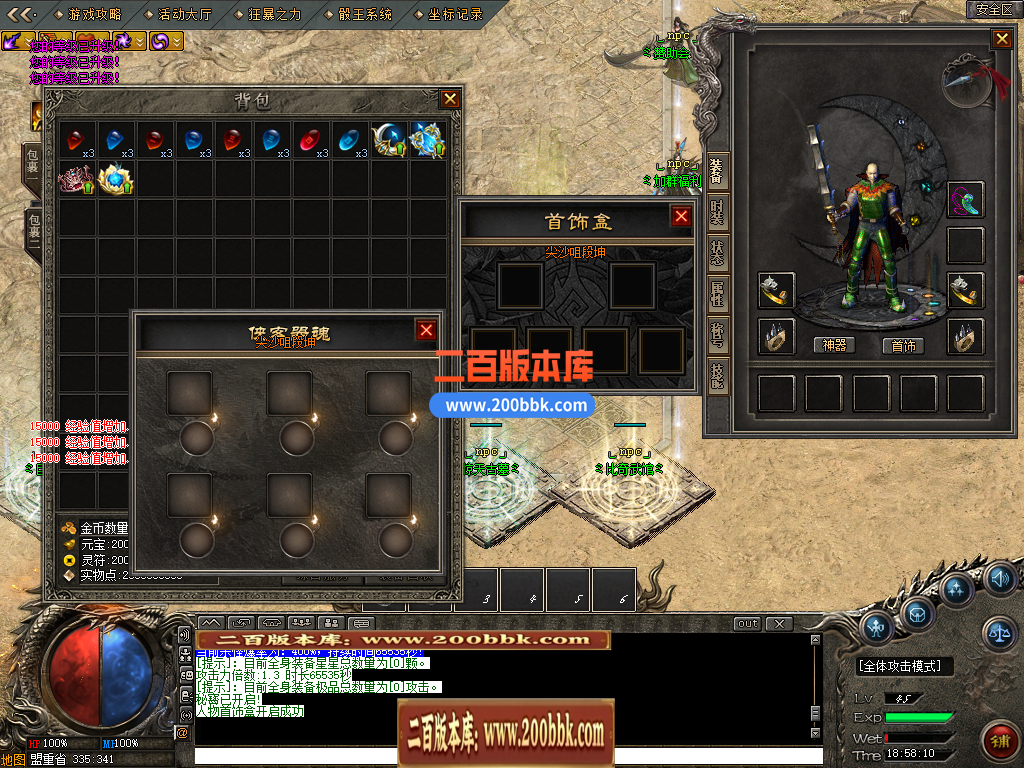Image resolution: width=1024 pixels, height=768 pixels.
Task: Toggle the speaker sound button
Action: click(999, 578)
